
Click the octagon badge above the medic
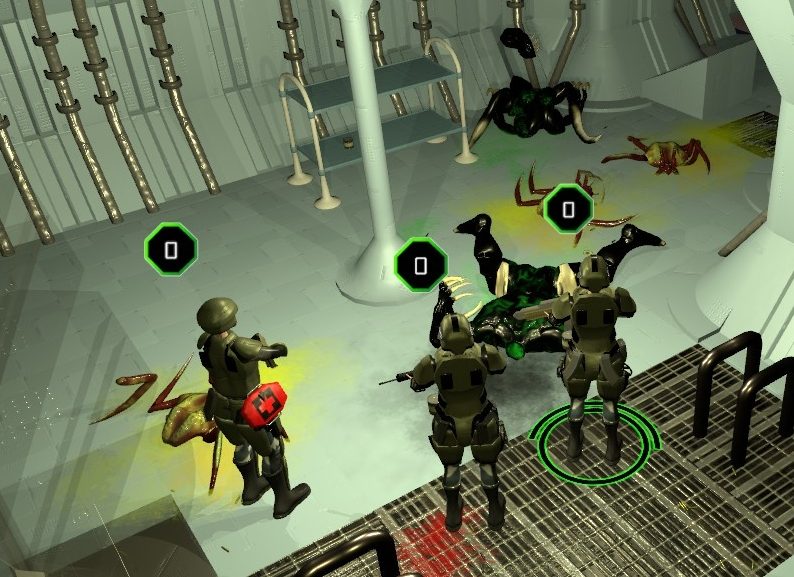point(171,248)
